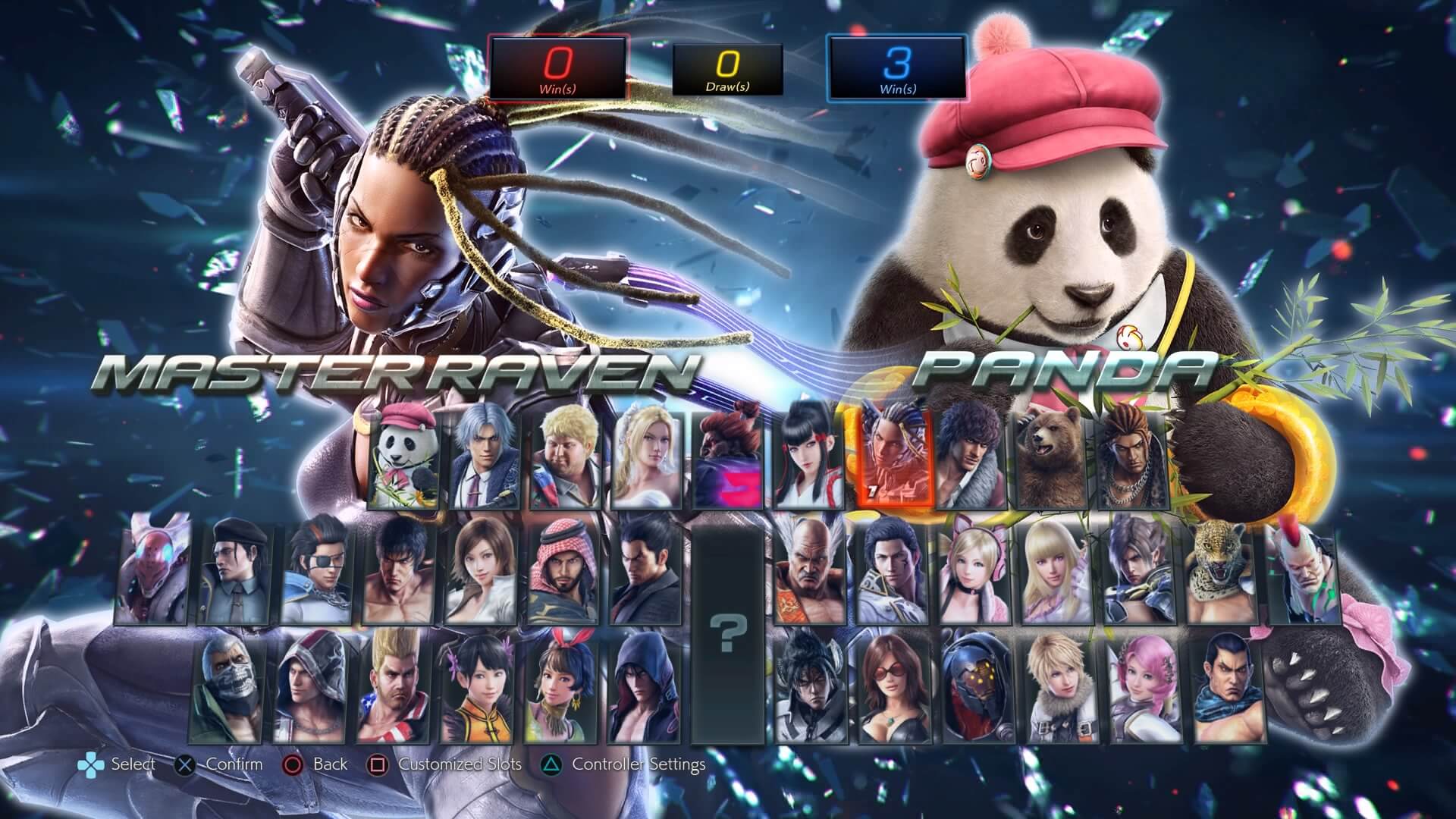The width and height of the screenshot is (1456, 819).
Task: Select Dragunov wearing the black beret
Action: [x=236, y=569]
